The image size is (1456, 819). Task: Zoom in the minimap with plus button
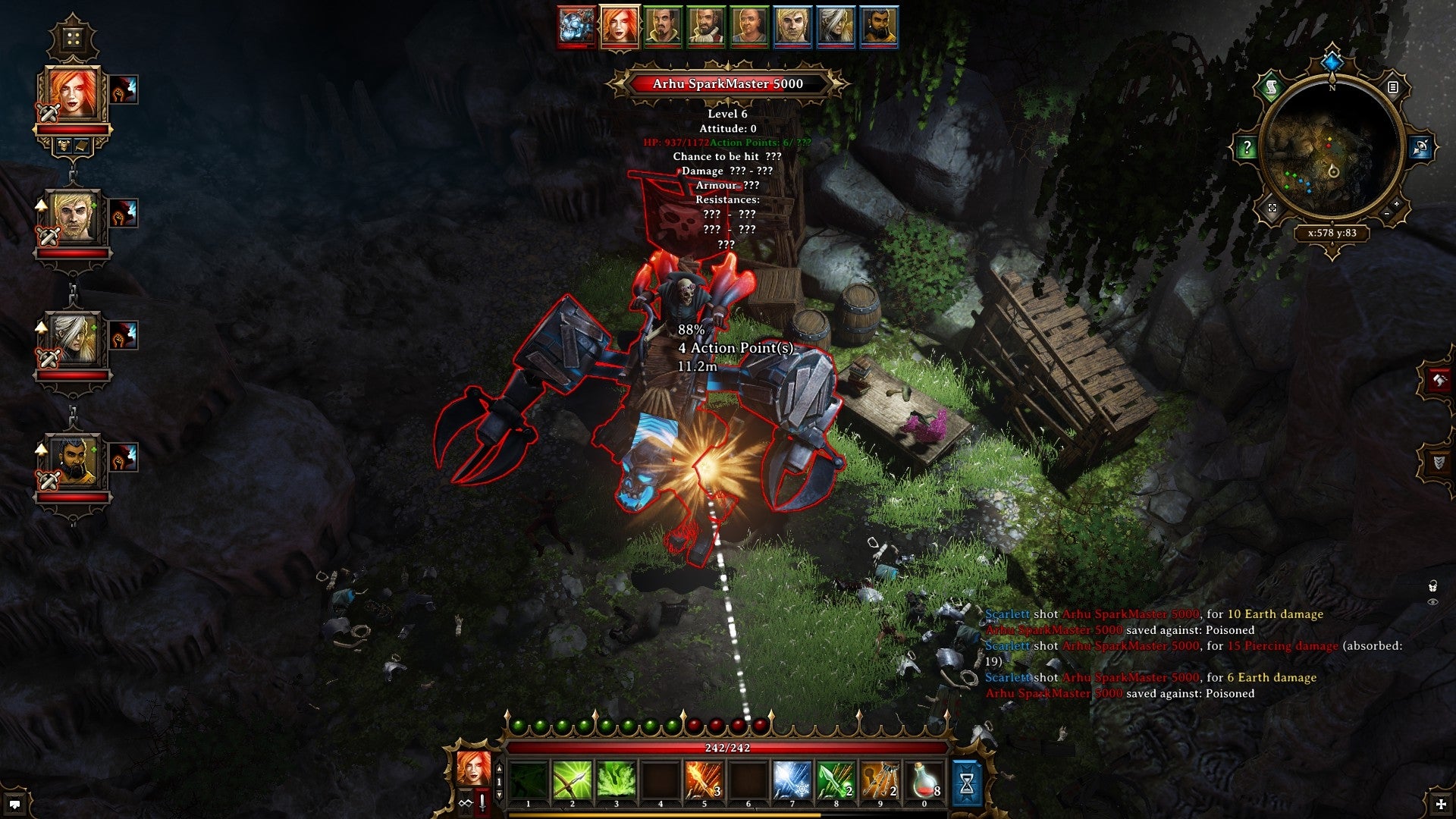(x=1397, y=205)
